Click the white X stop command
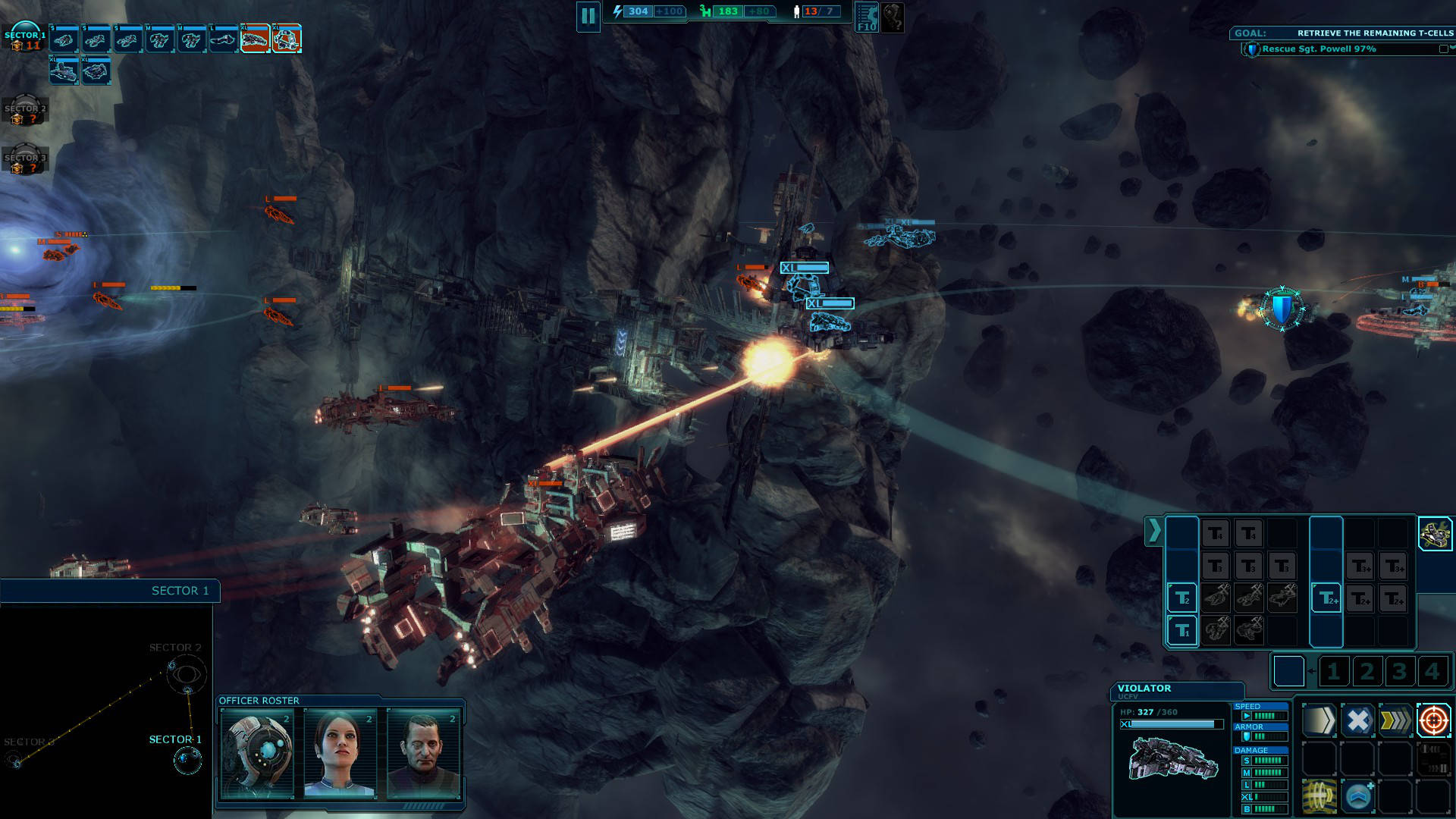Image resolution: width=1456 pixels, height=819 pixels. (1357, 720)
